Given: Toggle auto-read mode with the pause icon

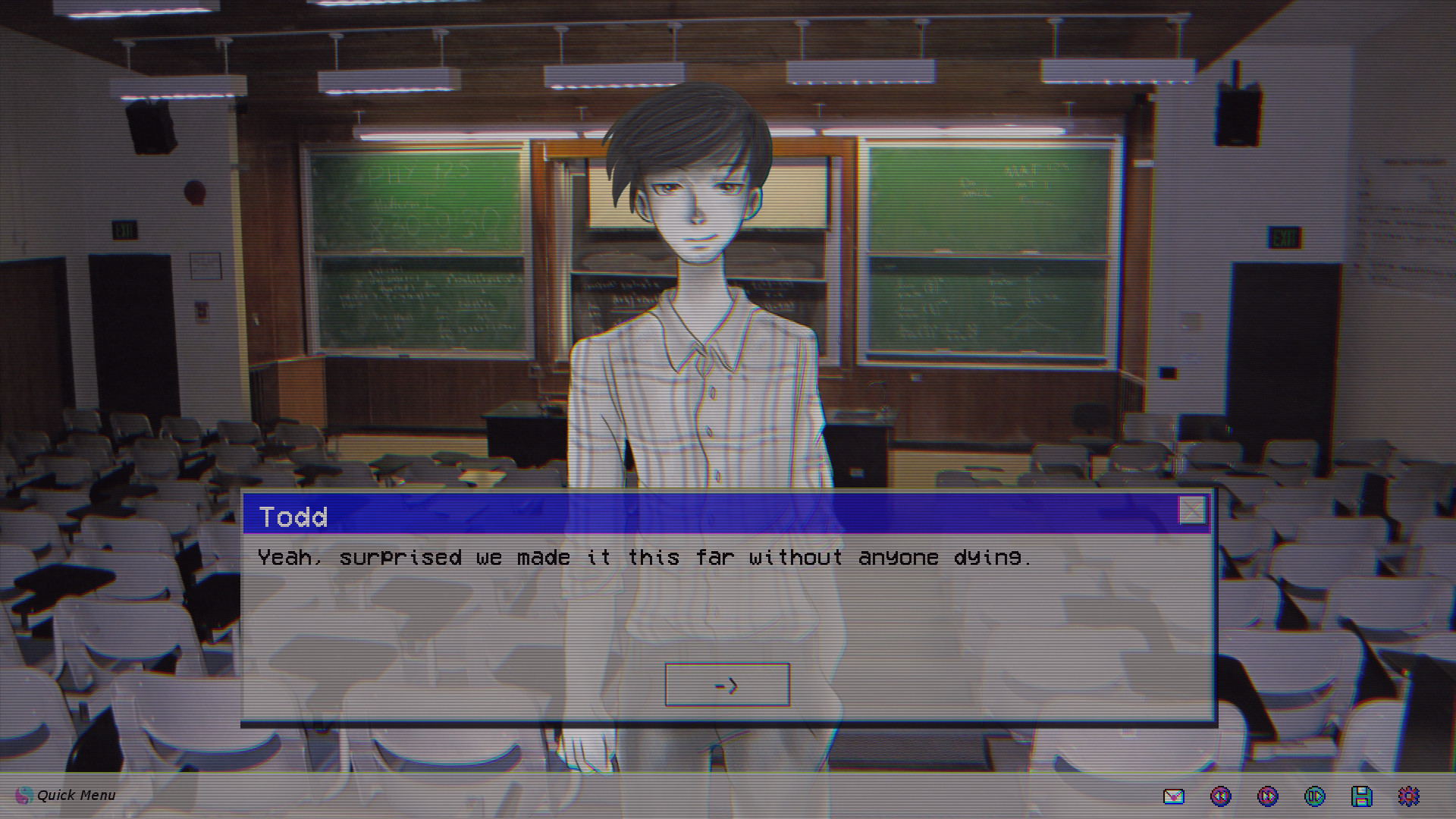Looking at the screenshot, I should (1313, 796).
